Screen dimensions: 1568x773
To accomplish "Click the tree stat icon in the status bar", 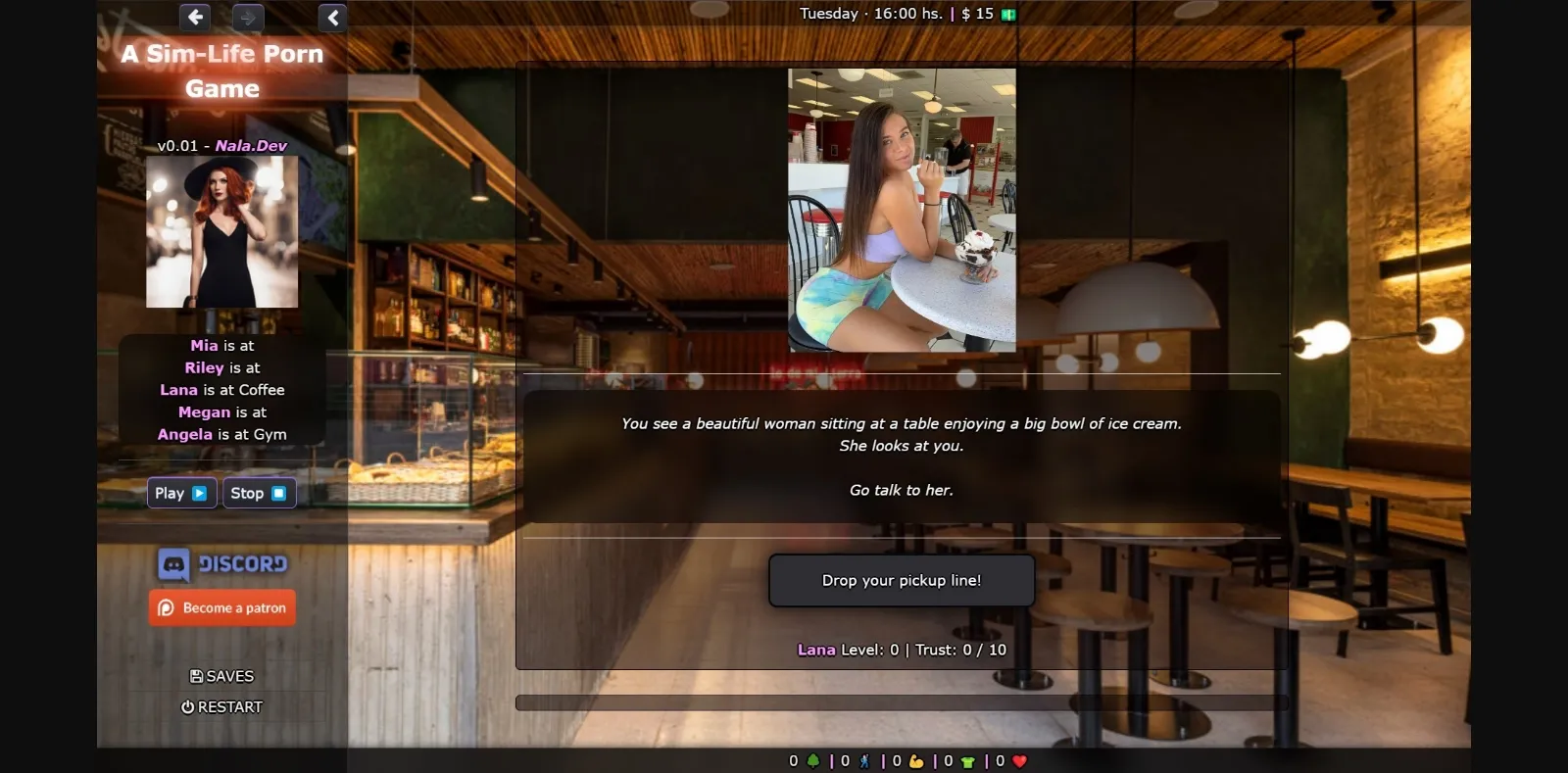I will pyautogui.click(x=814, y=760).
